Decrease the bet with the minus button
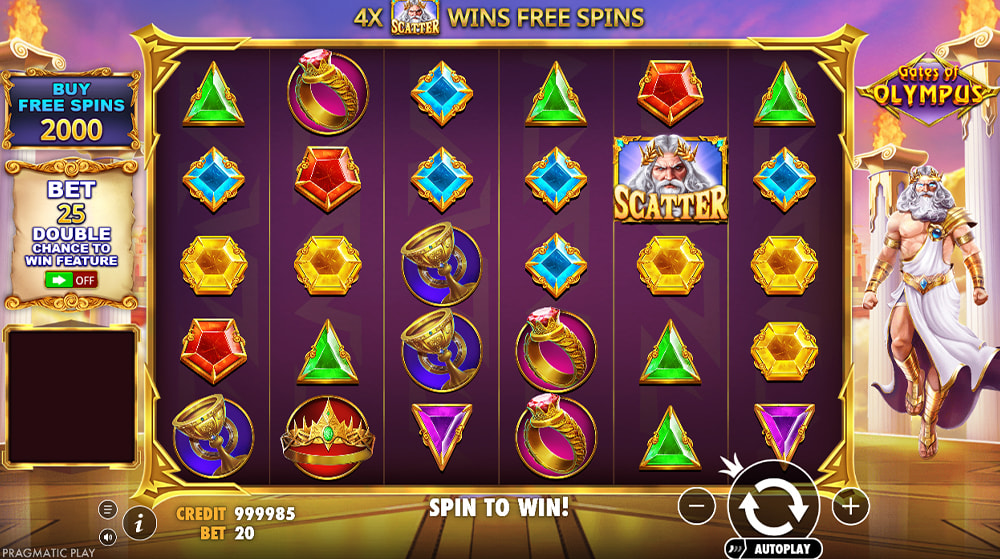 pos(697,506)
